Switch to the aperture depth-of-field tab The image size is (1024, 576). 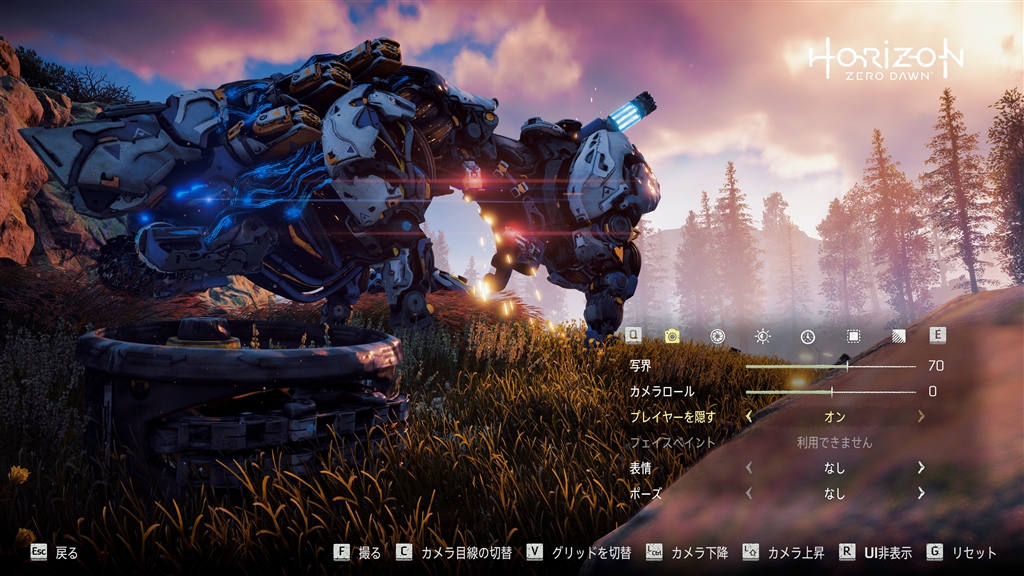[717, 336]
